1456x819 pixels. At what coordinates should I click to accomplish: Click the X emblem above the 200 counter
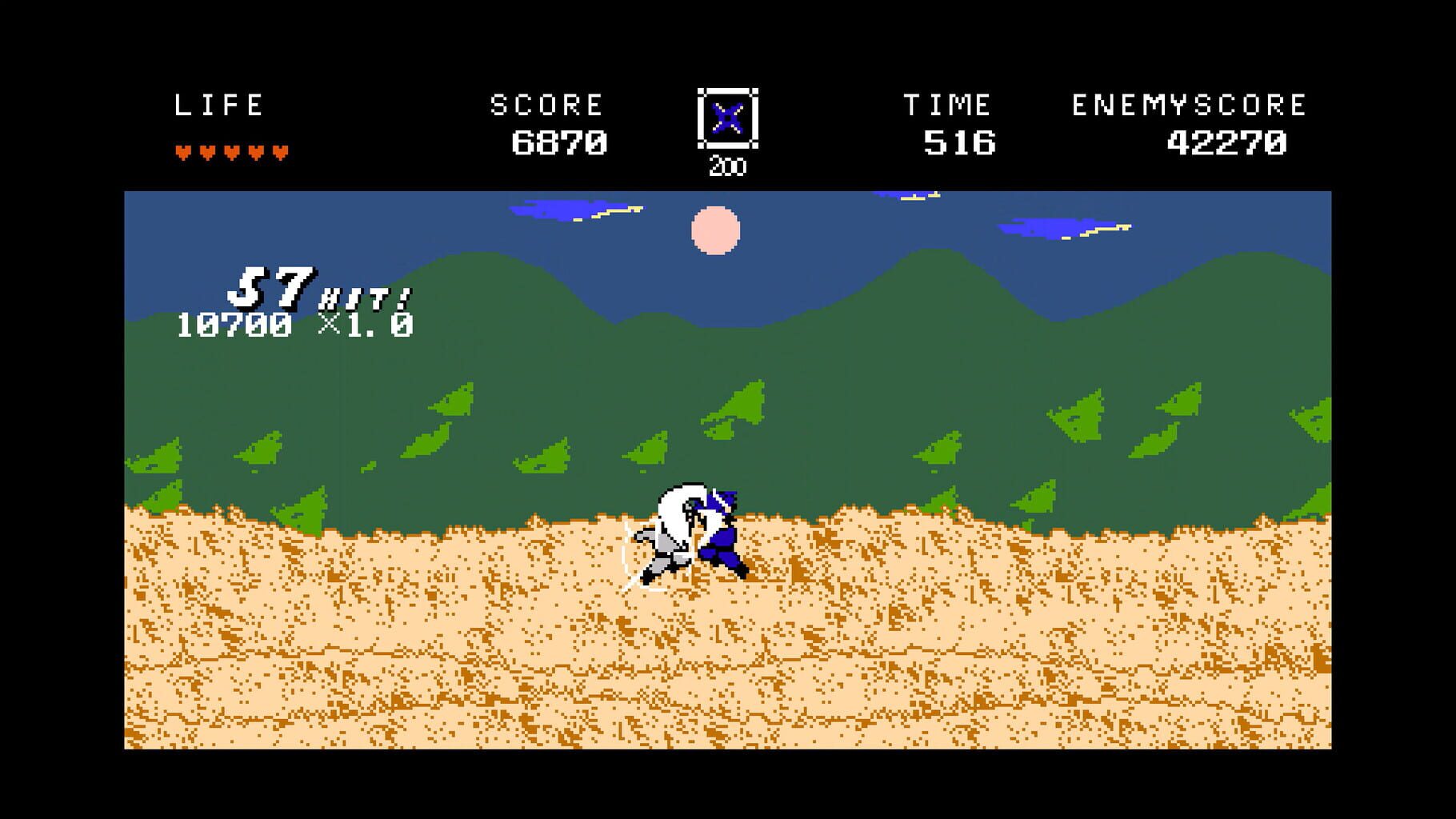pyautogui.click(x=729, y=118)
